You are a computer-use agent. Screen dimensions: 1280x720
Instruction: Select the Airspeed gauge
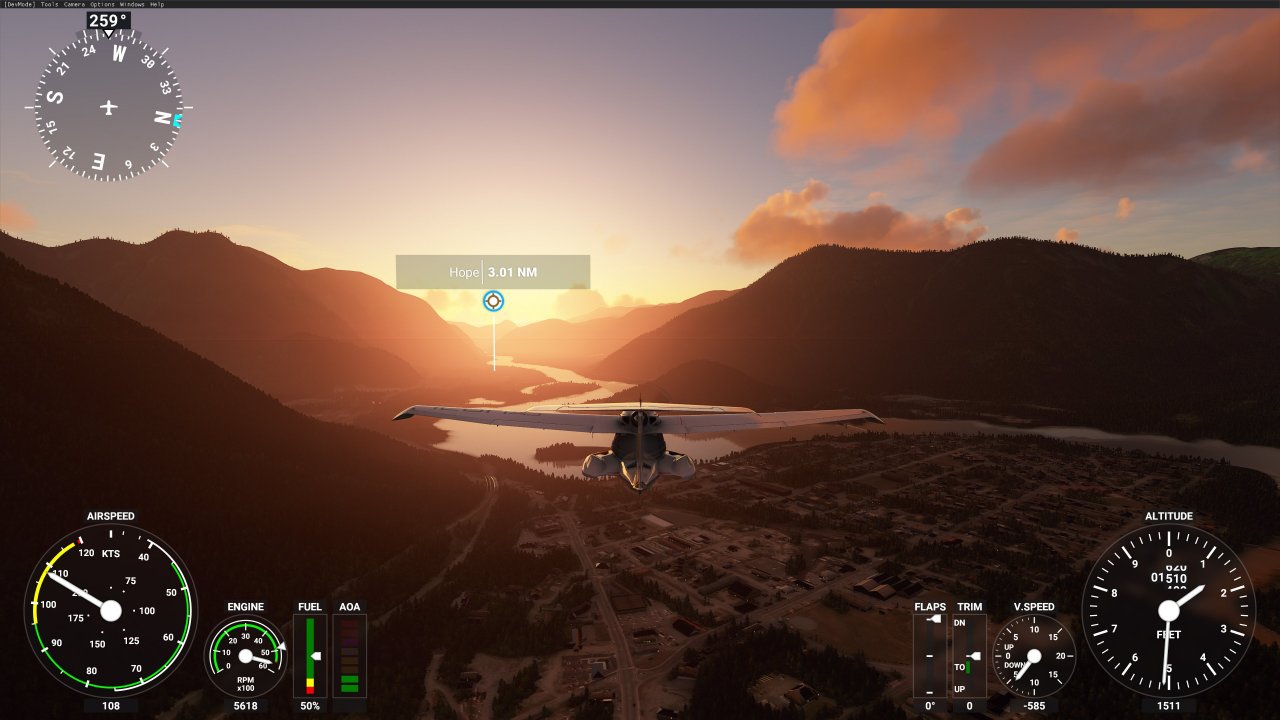tap(113, 610)
